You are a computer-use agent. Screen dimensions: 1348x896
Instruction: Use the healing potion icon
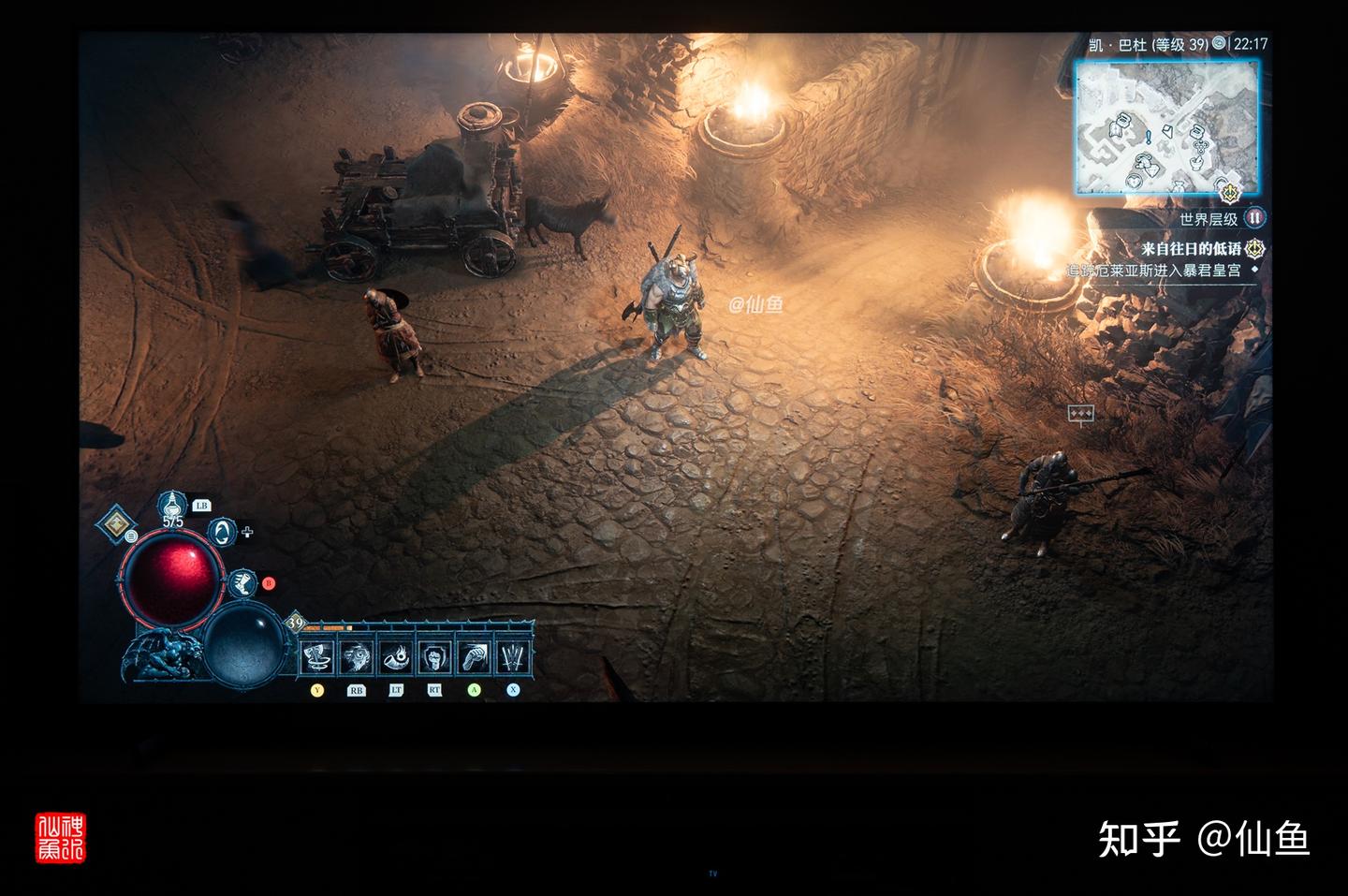(x=171, y=506)
